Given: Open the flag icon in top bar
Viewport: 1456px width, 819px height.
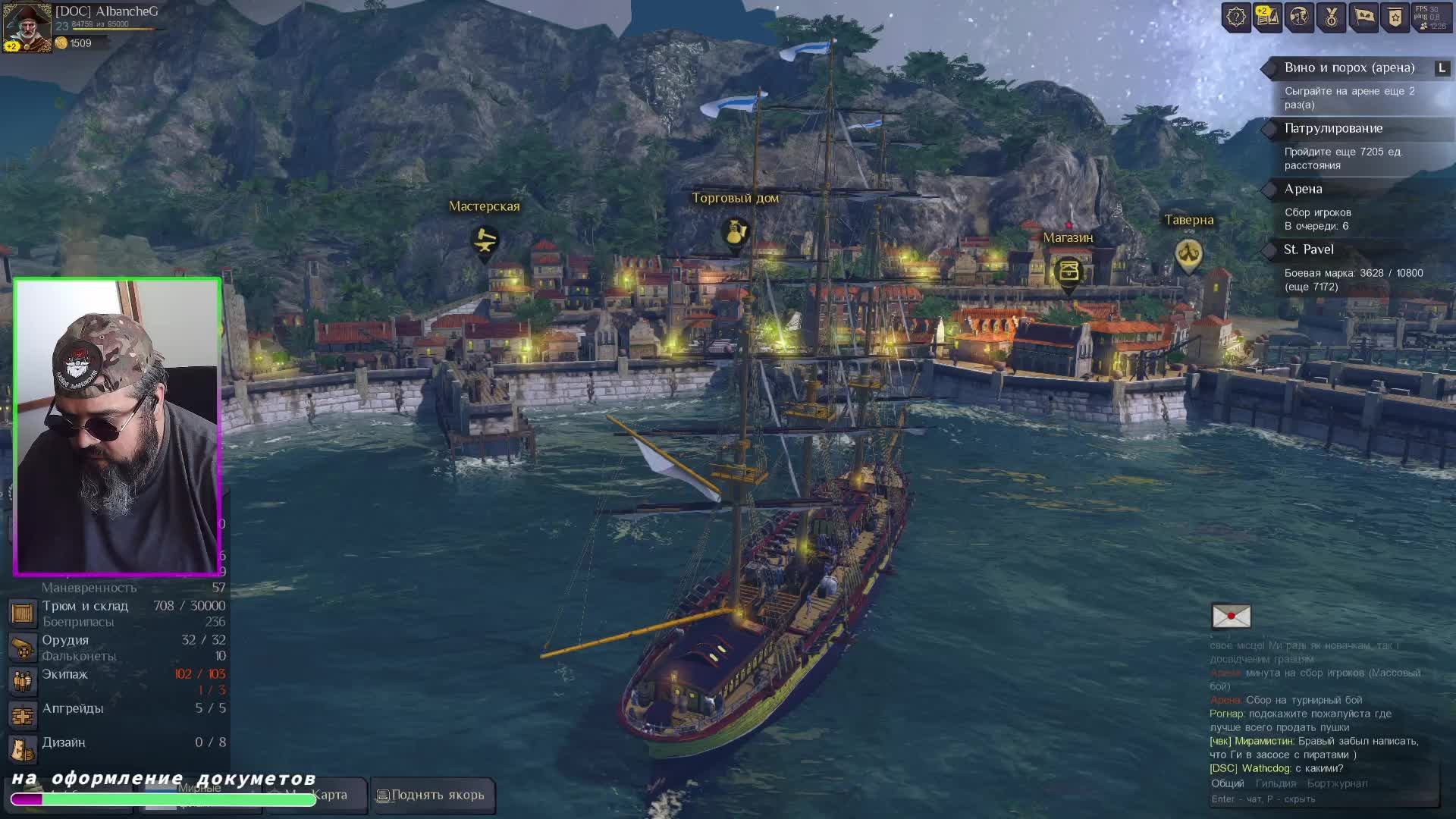Looking at the screenshot, I should pos(1363,17).
